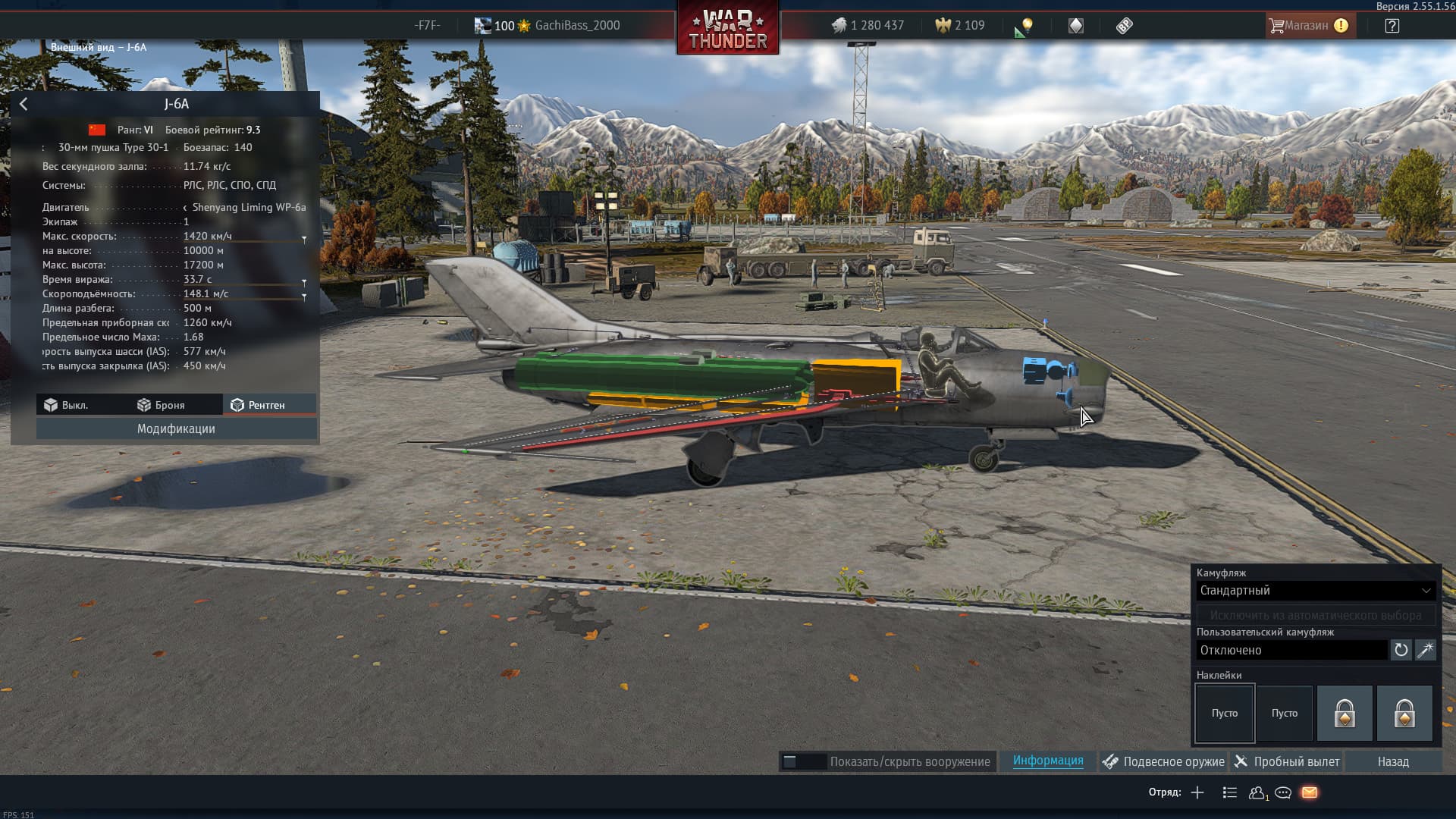The height and width of the screenshot is (819, 1456).
Task: Add a squad member with plus
Action: pyautogui.click(x=1197, y=793)
